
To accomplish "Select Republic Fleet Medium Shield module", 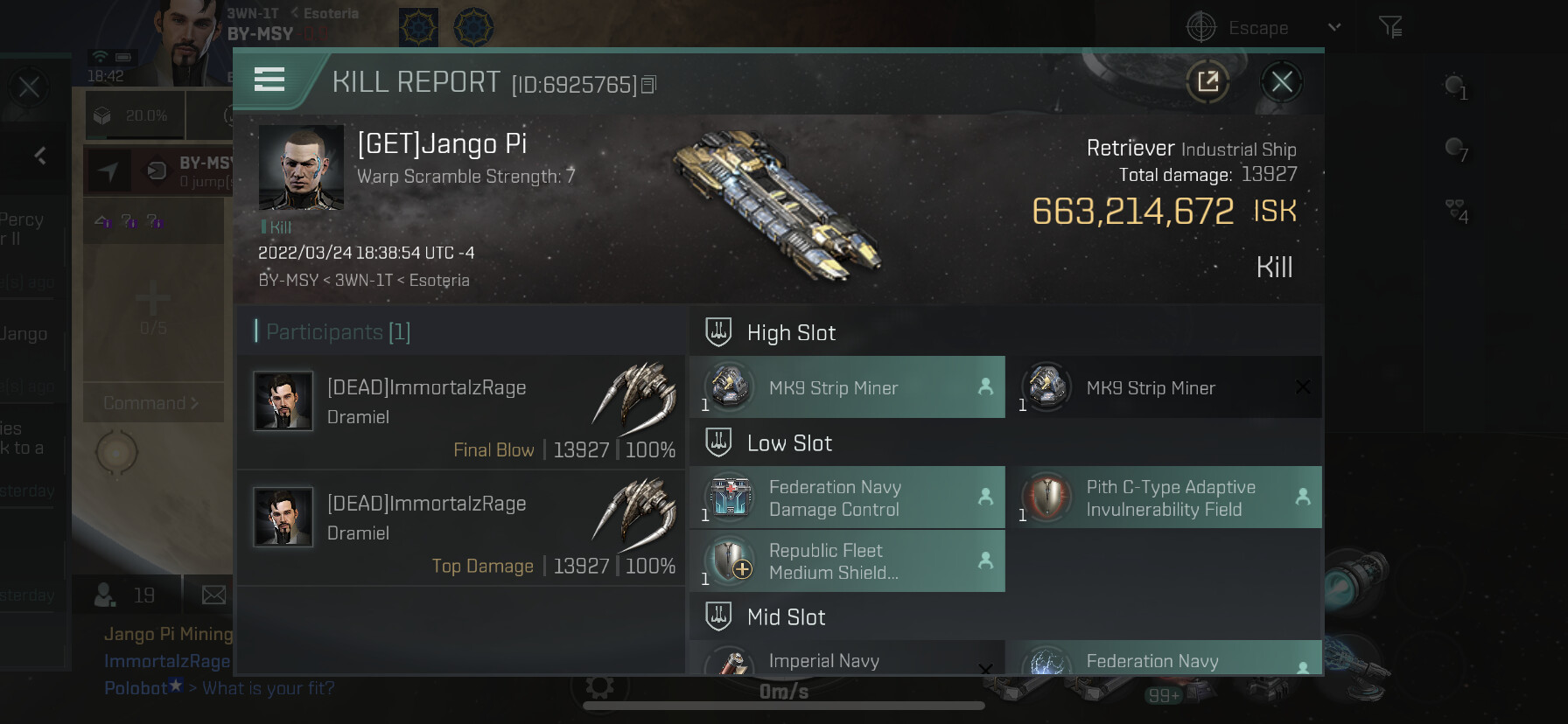I will [847, 561].
